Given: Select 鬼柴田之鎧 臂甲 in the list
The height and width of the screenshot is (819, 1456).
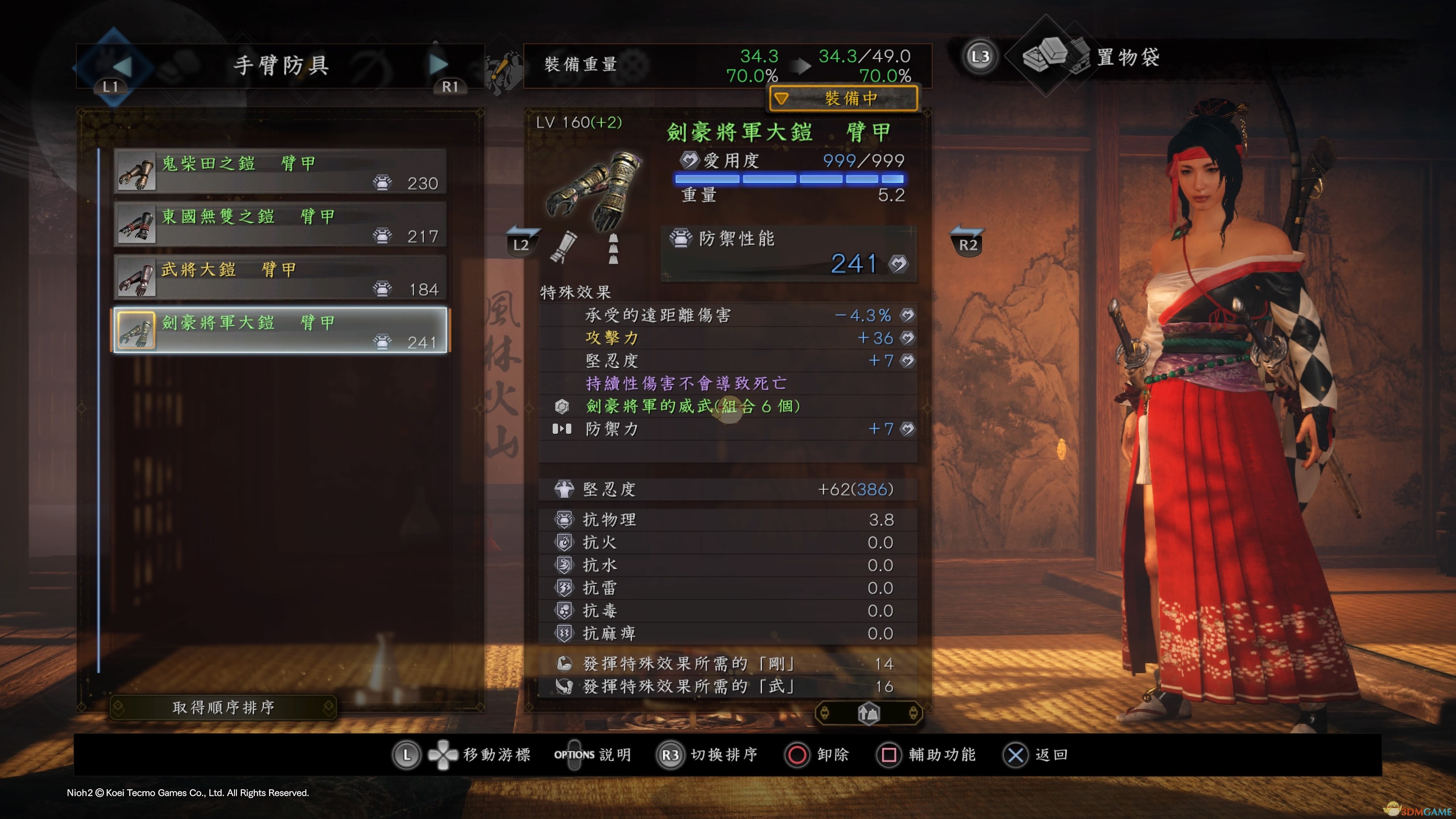Looking at the screenshot, I should tap(280, 172).
